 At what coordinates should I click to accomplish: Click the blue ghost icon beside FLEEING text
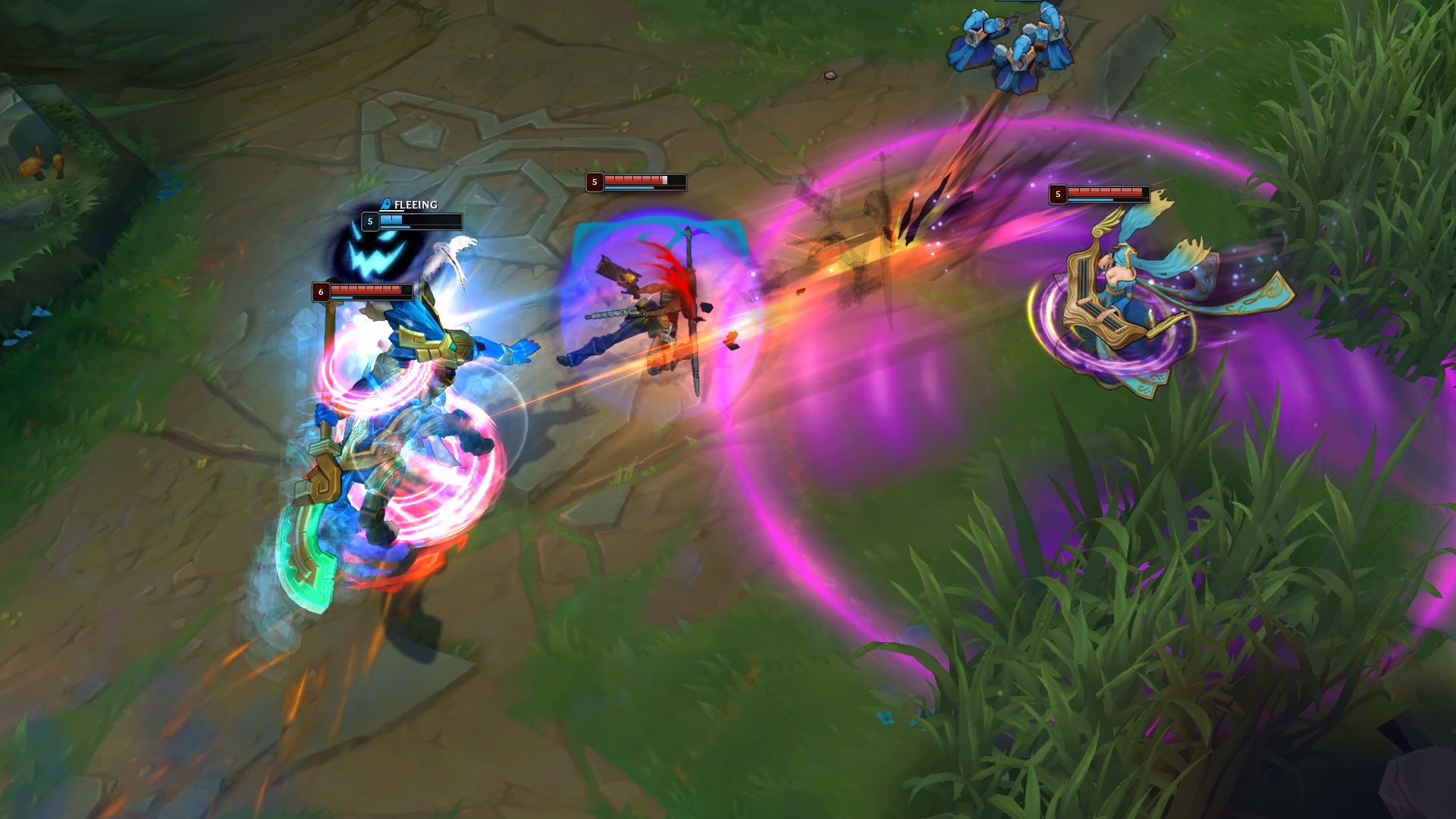click(388, 204)
